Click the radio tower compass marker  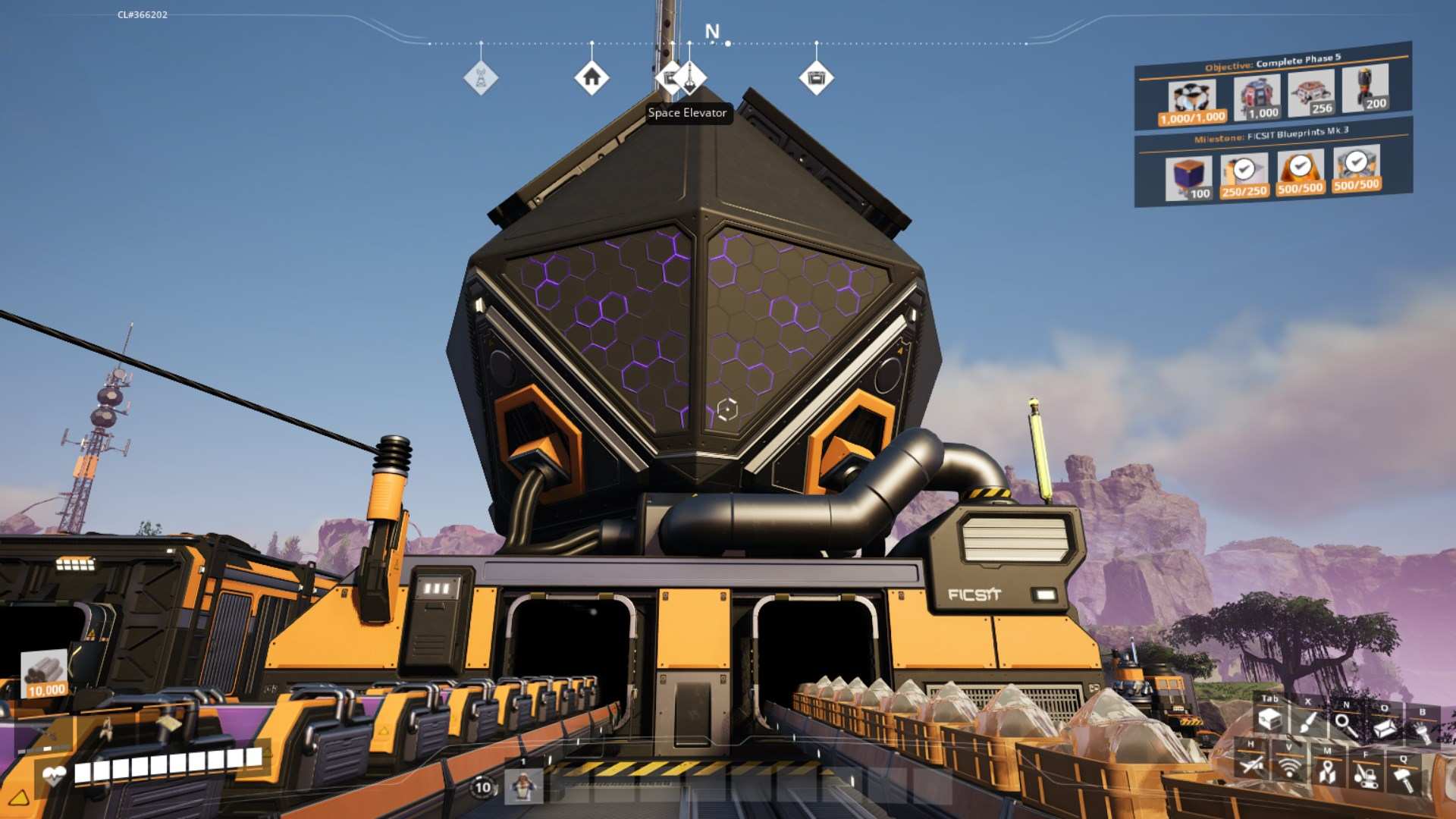481,77
